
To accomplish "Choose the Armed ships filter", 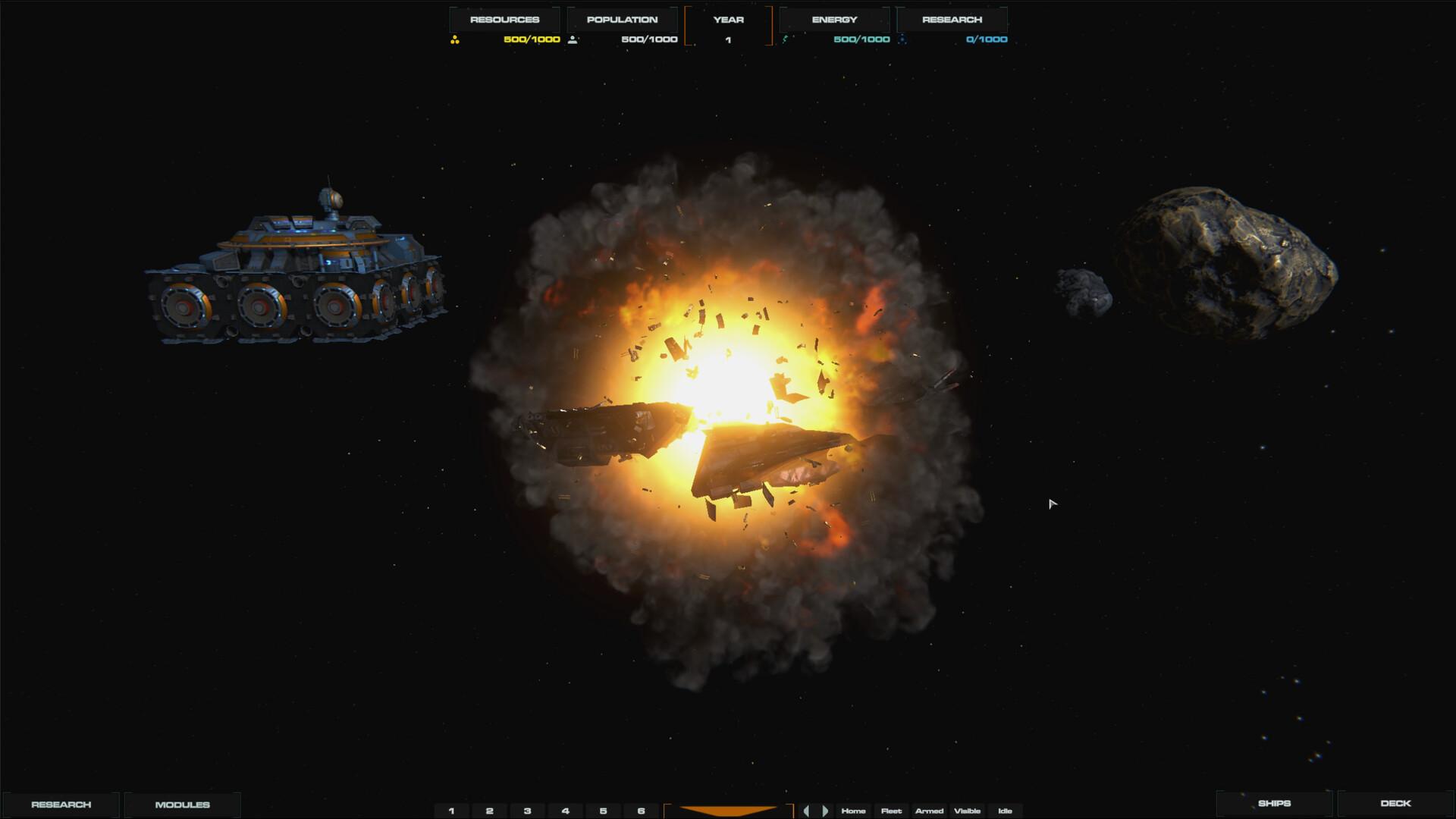I will coord(930,811).
